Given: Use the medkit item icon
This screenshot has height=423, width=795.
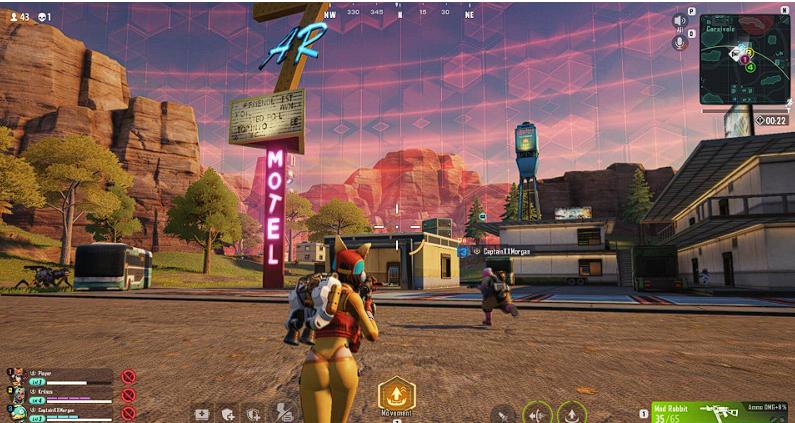Looking at the screenshot, I should (x=201, y=412).
